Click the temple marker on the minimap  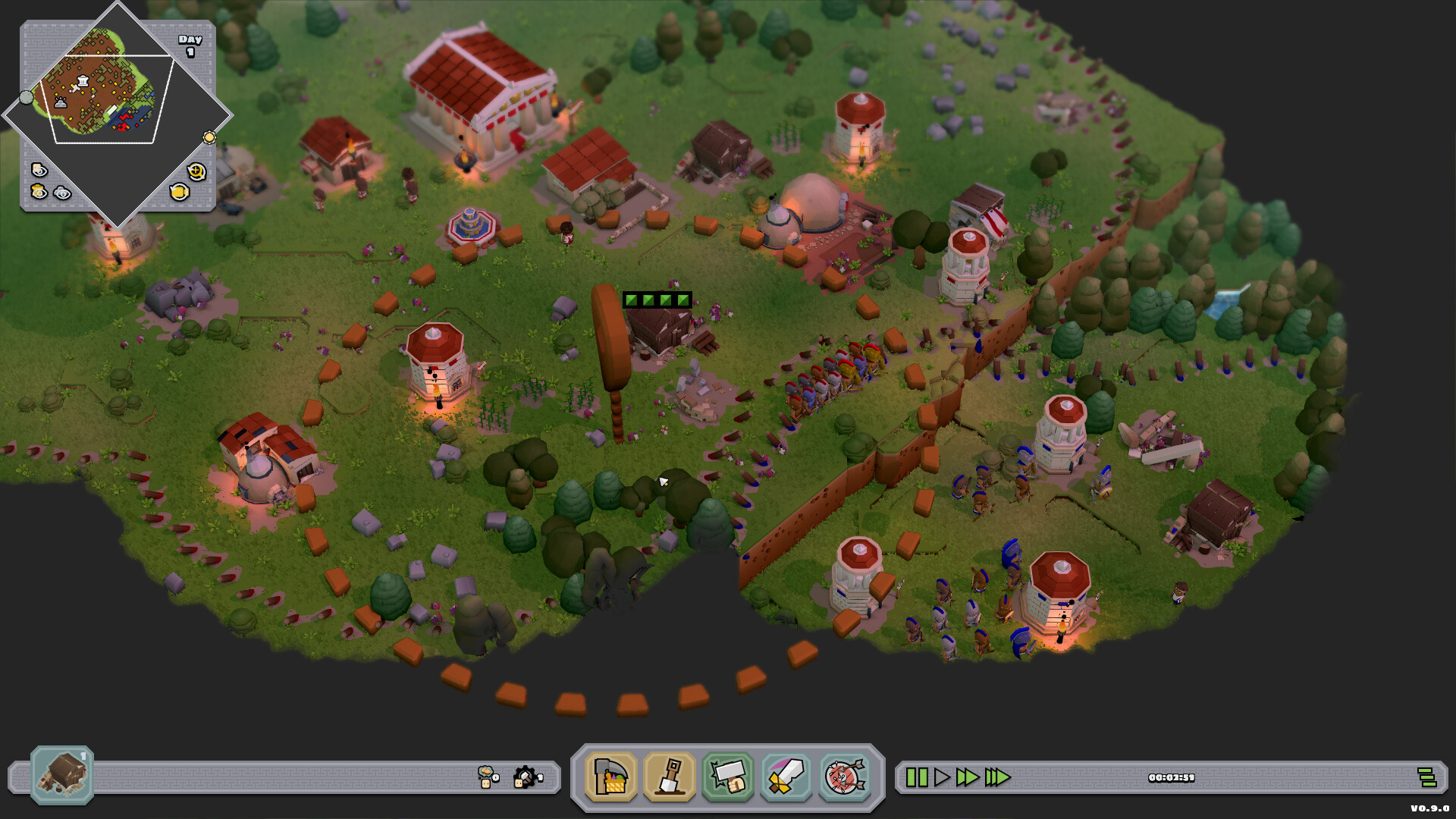pyautogui.click(x=83, y=80)
